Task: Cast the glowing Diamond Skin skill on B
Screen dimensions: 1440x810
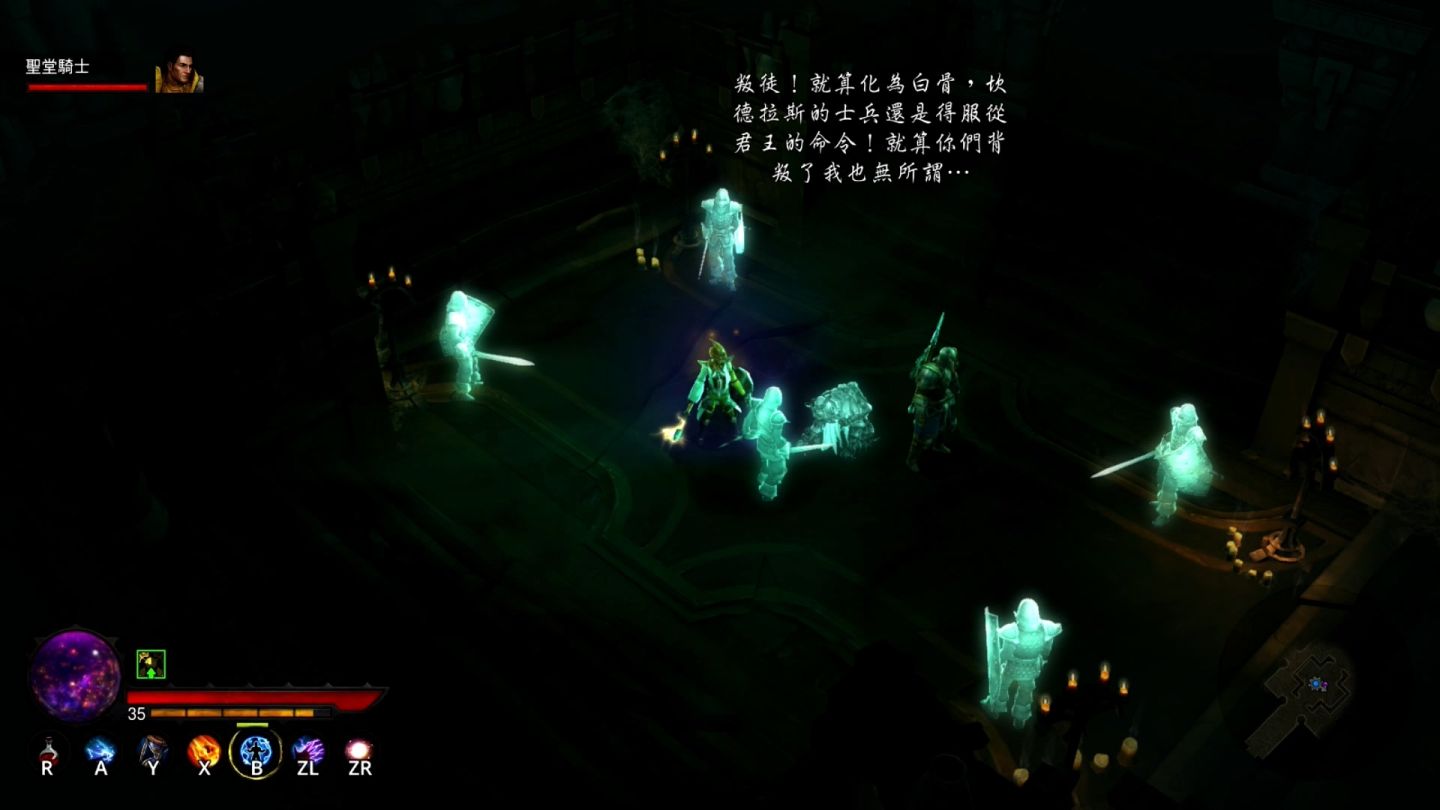Action: pos(255,751)
